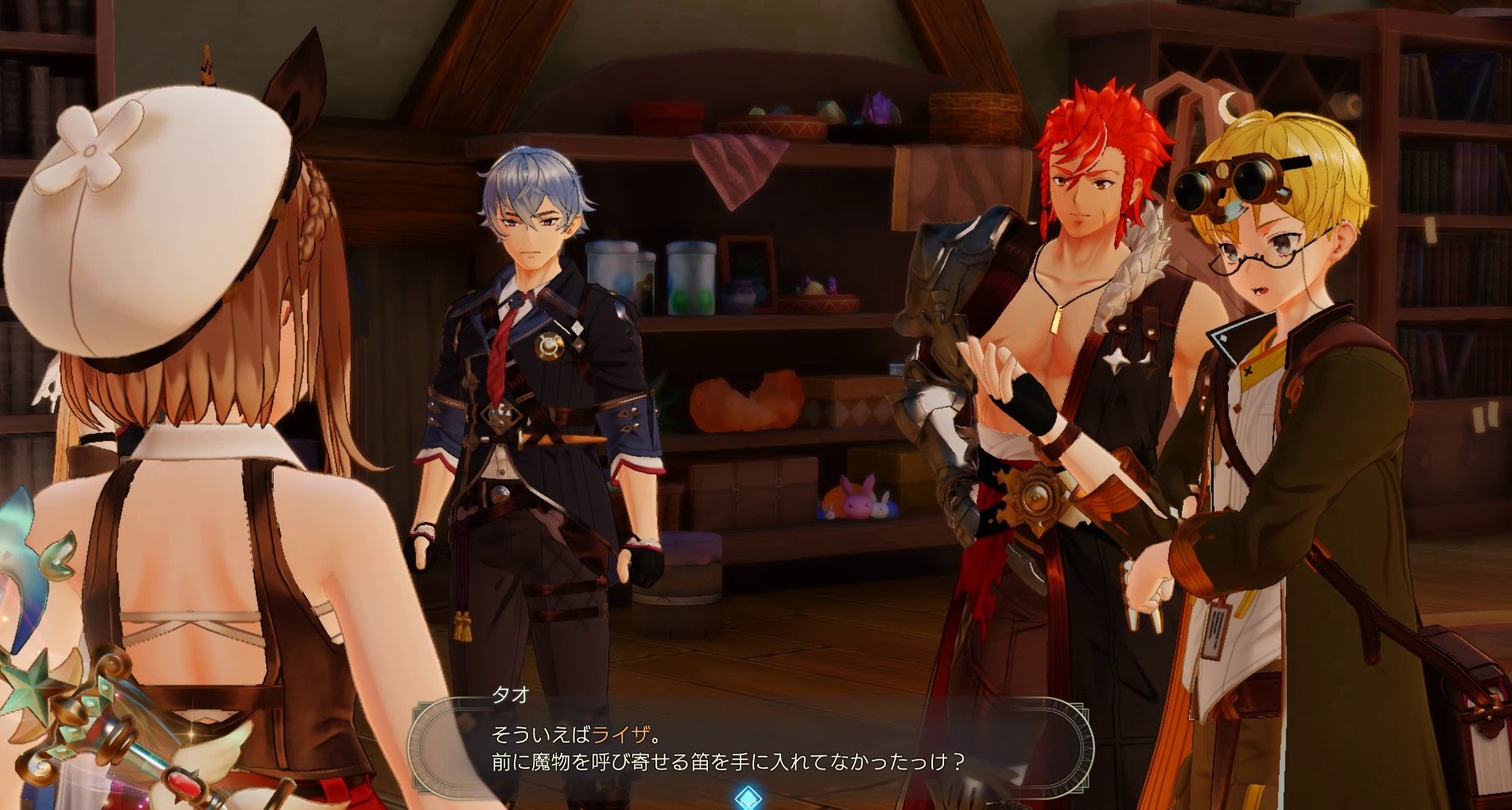1512x810 pixels.
Task: Click the blue diamond advance-dialogue indicator
Action: [748, 797]
